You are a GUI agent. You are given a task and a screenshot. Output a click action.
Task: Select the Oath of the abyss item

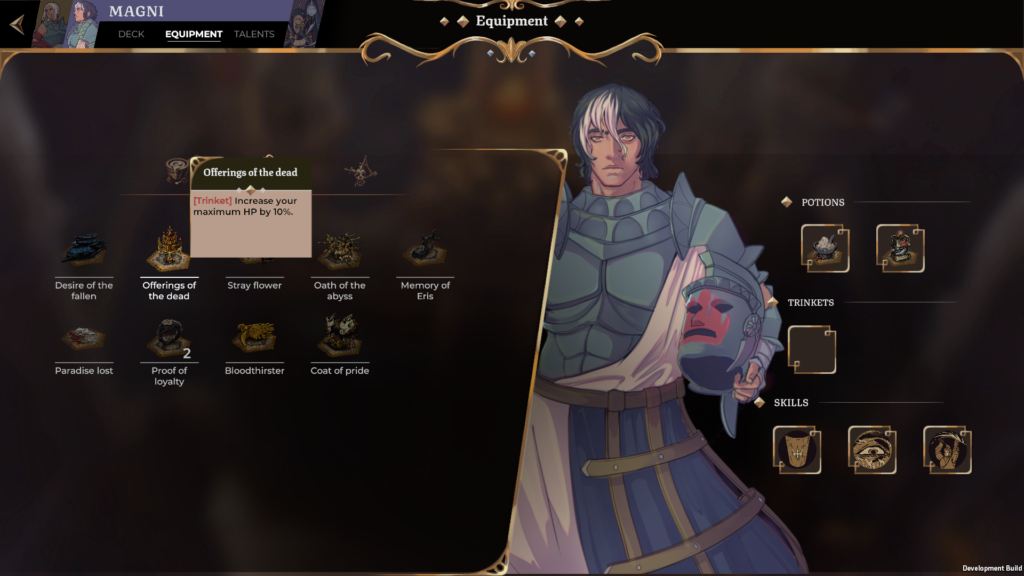click(339, 252)
